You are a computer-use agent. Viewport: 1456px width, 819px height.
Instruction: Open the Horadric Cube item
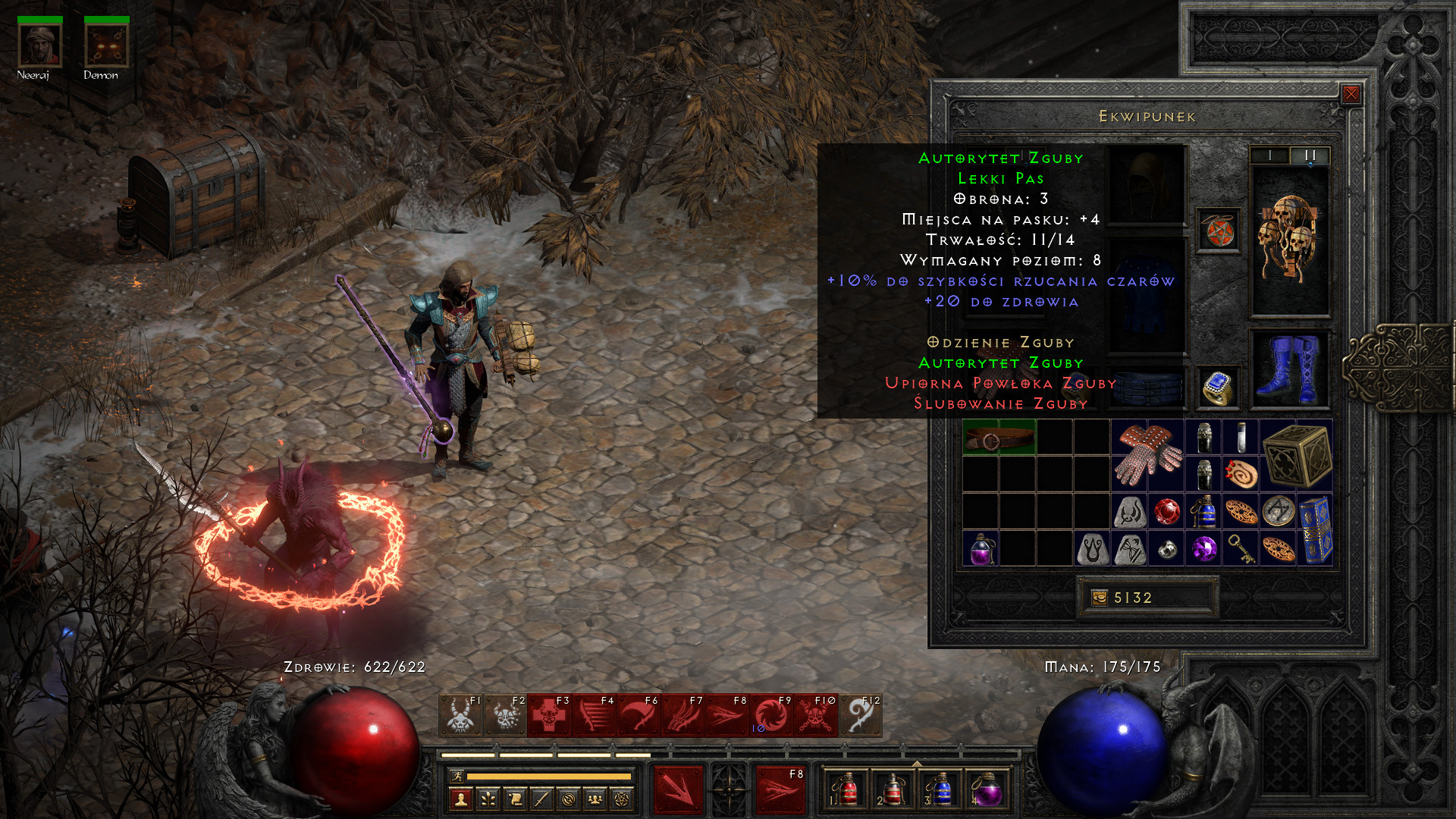[x=1296, y=455]
